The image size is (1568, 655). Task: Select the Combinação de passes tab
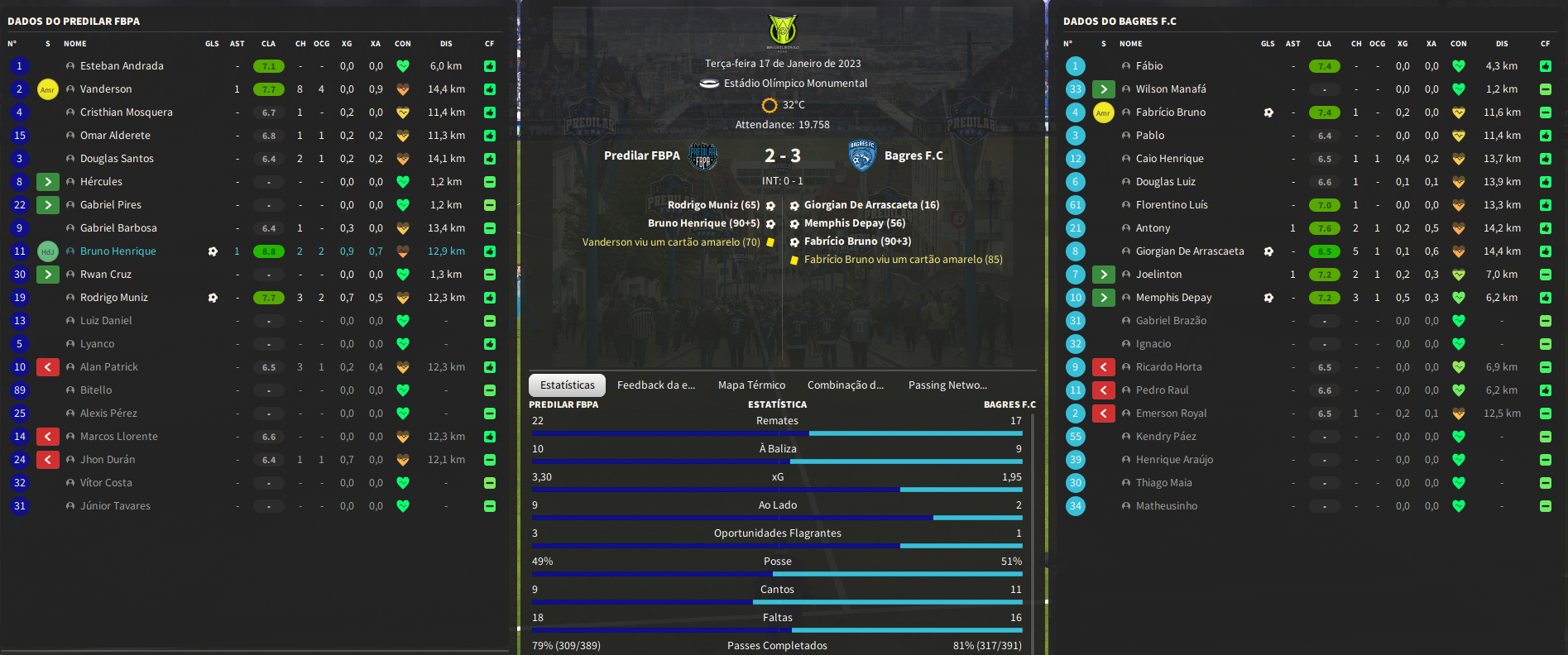click(x=845, y=385)
